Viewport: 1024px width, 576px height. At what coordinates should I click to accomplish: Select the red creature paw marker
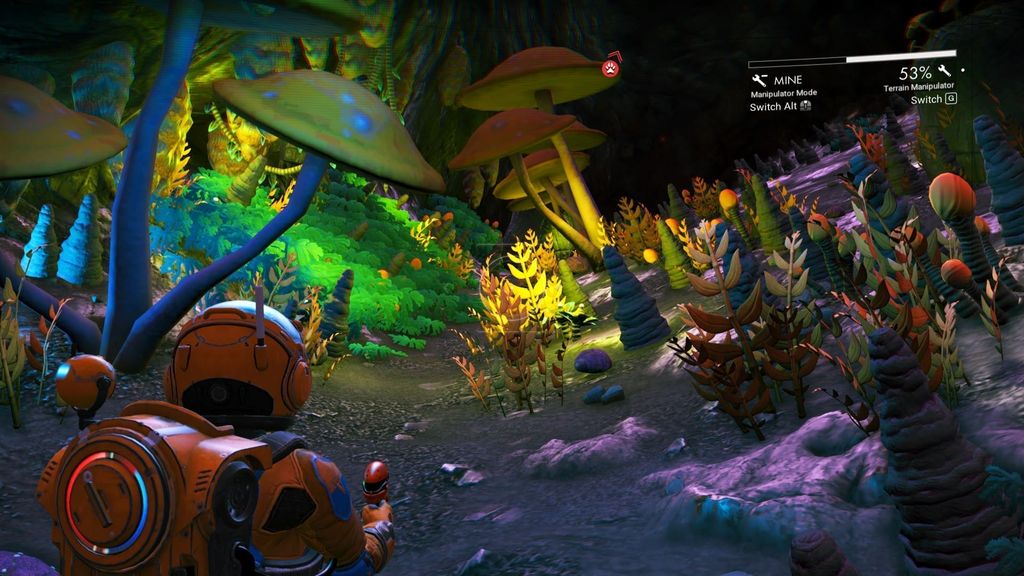(x=609, y=68)
